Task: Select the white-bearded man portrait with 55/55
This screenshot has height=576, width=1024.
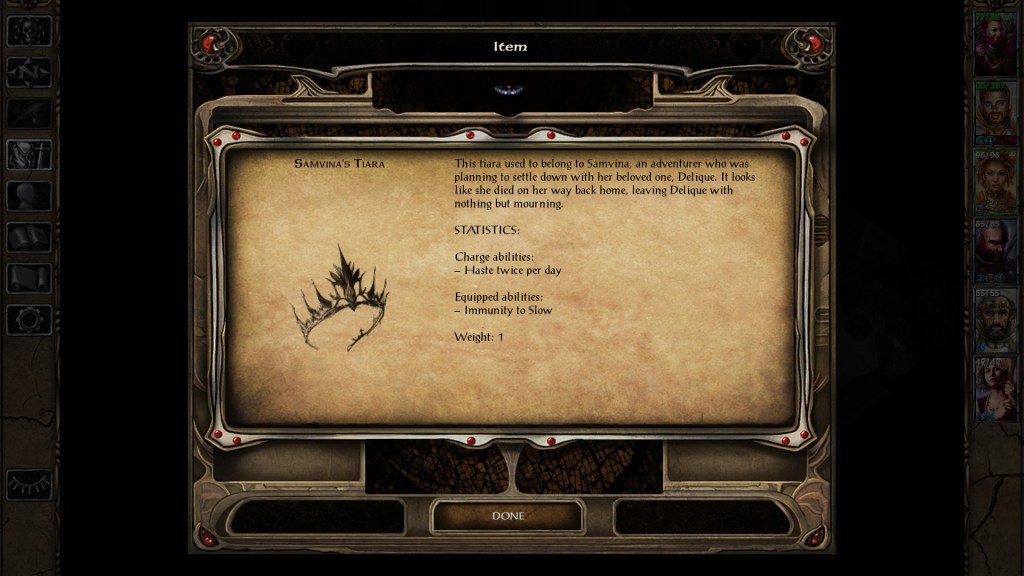Action: tap(995, 321)
